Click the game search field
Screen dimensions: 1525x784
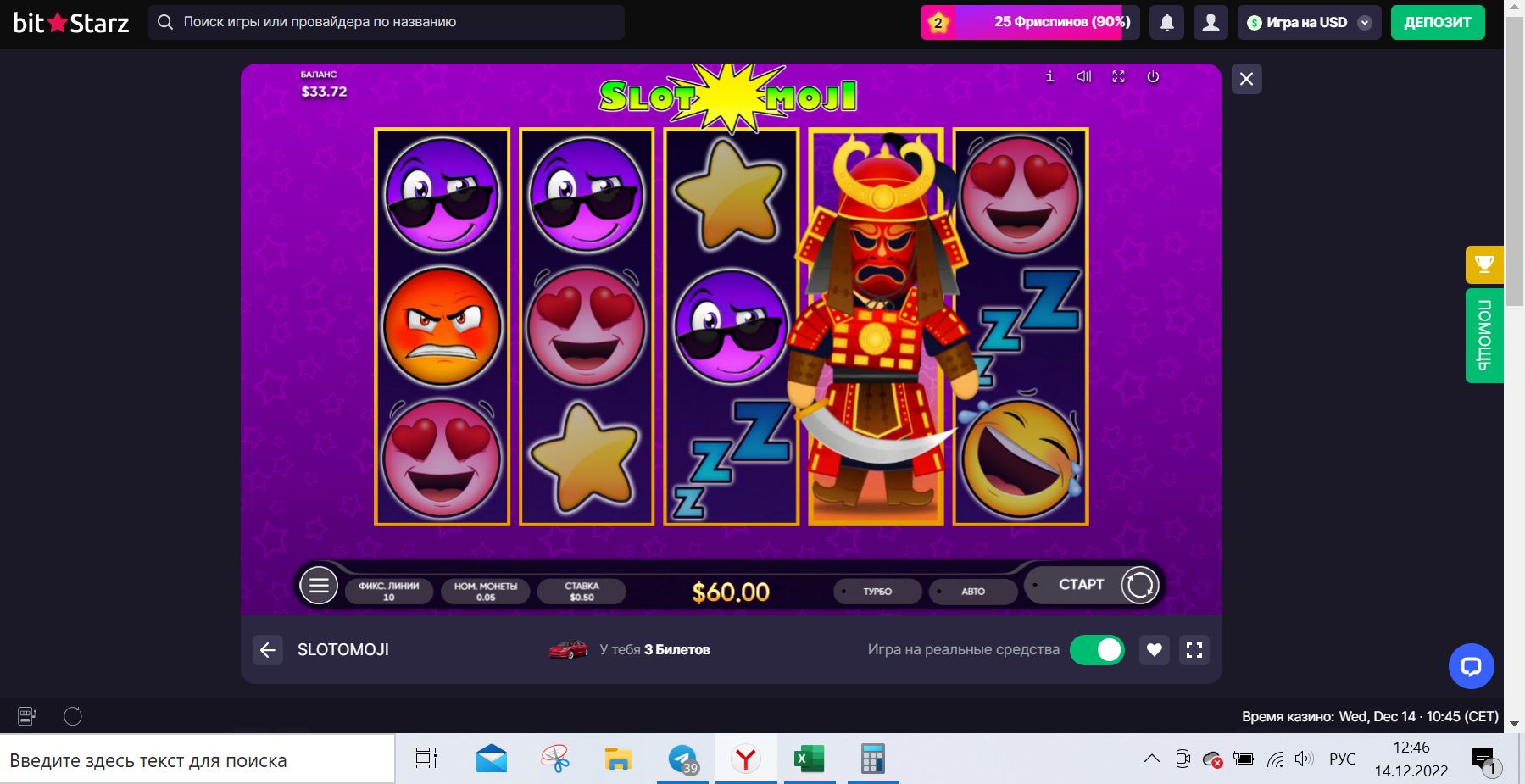[387, 22]
